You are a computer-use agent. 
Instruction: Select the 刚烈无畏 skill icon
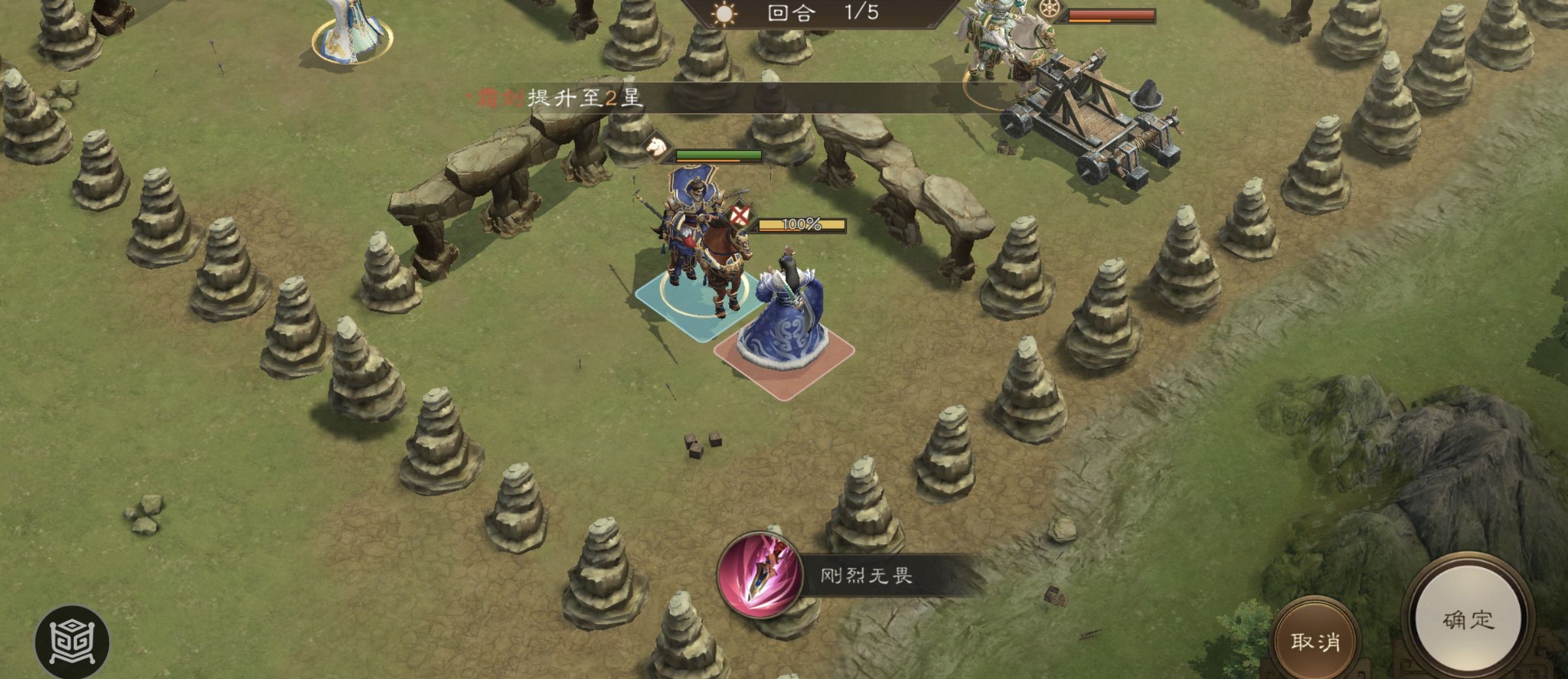(760, 575)
